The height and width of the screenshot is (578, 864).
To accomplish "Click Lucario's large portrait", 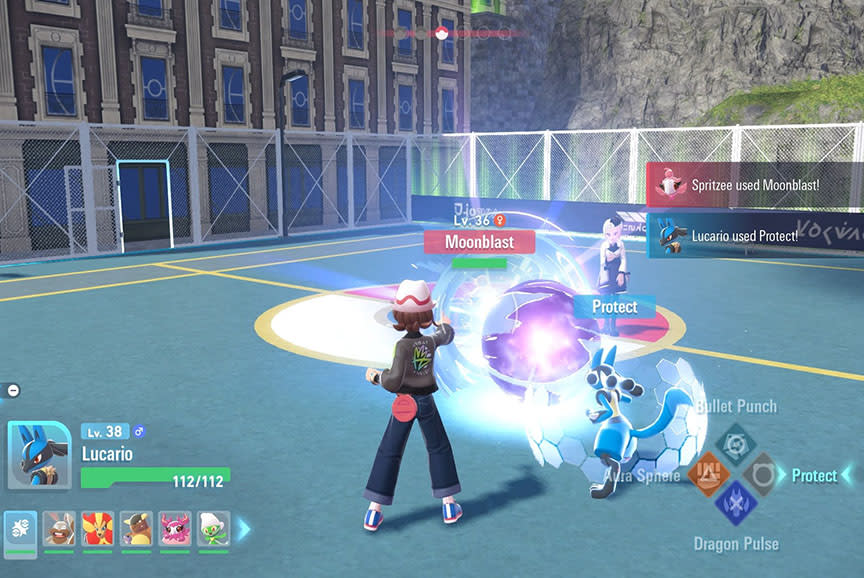I will coord(39,455).
